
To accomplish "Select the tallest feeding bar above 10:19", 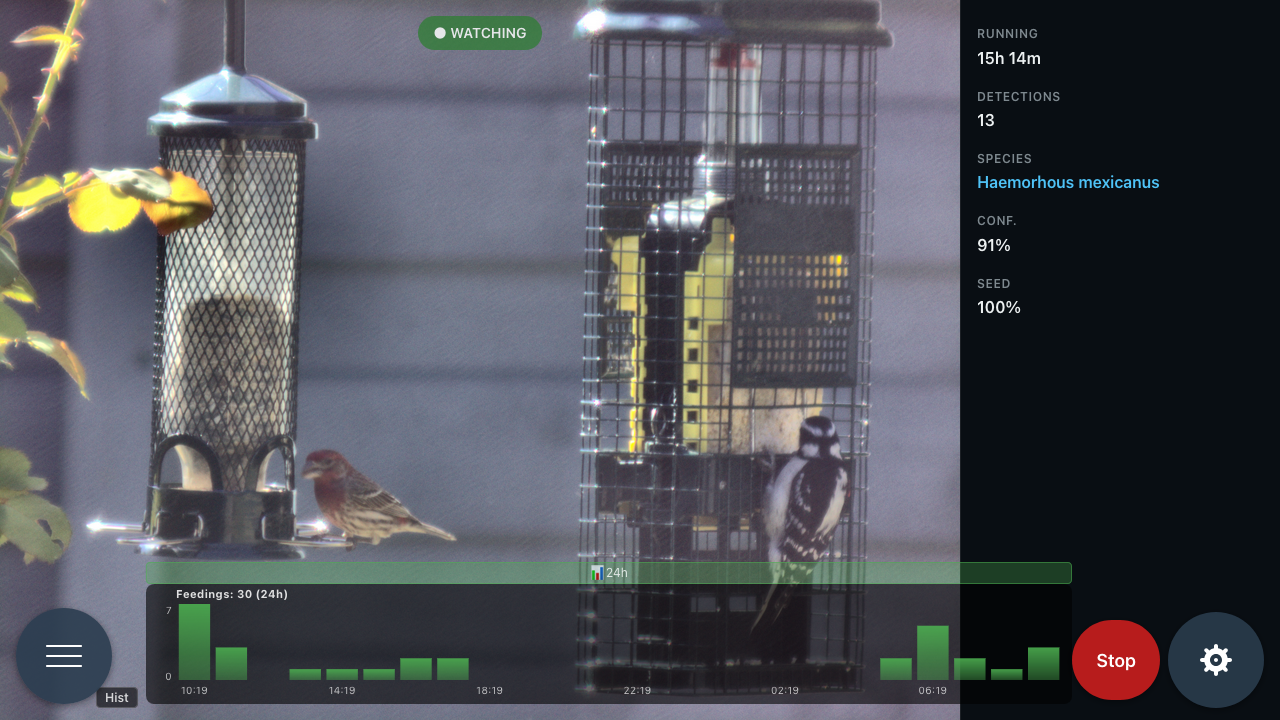I will pos(194,640).
